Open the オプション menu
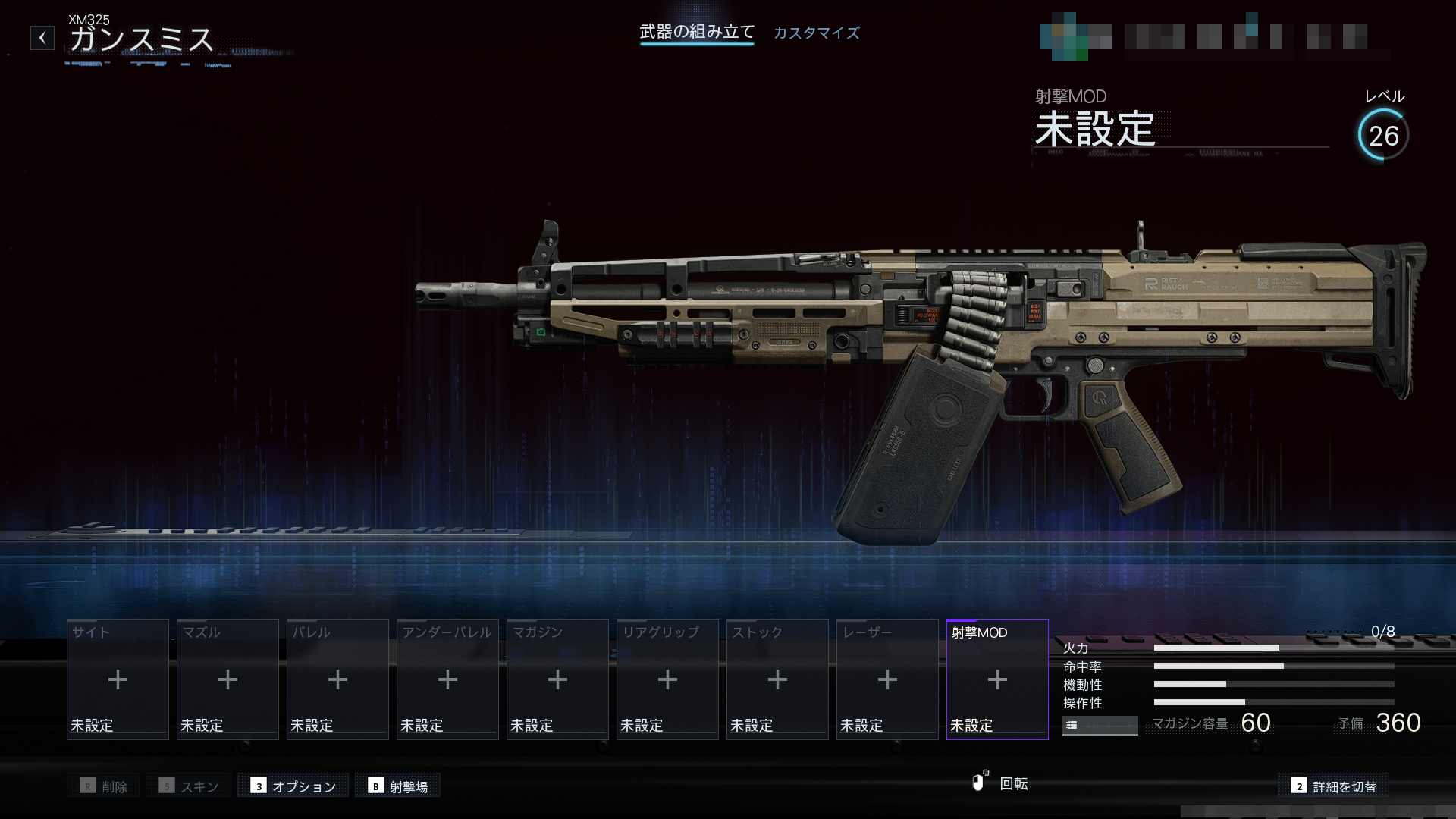 coord(293,786)
